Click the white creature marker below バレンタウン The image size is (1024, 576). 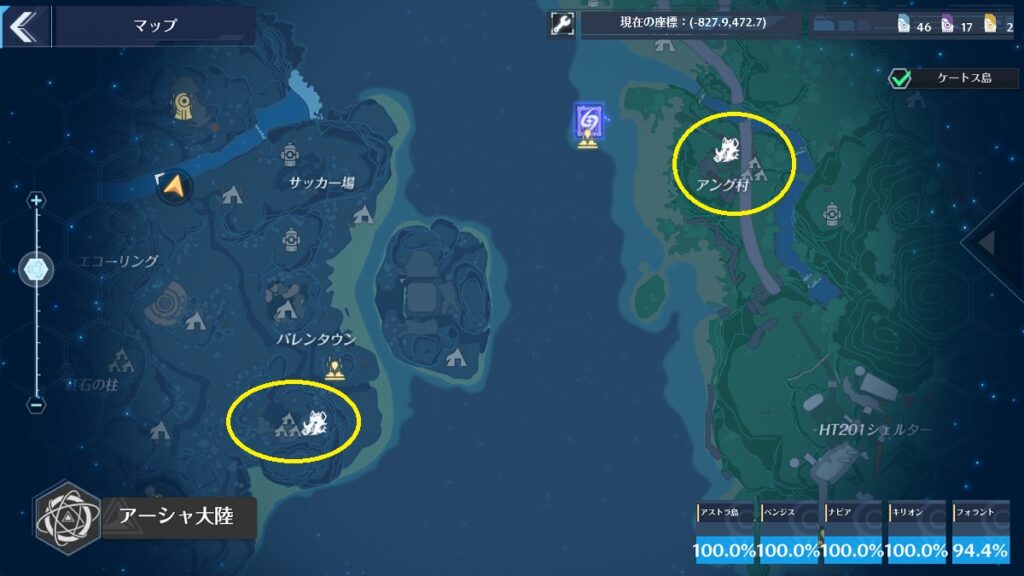coord(314,425)
